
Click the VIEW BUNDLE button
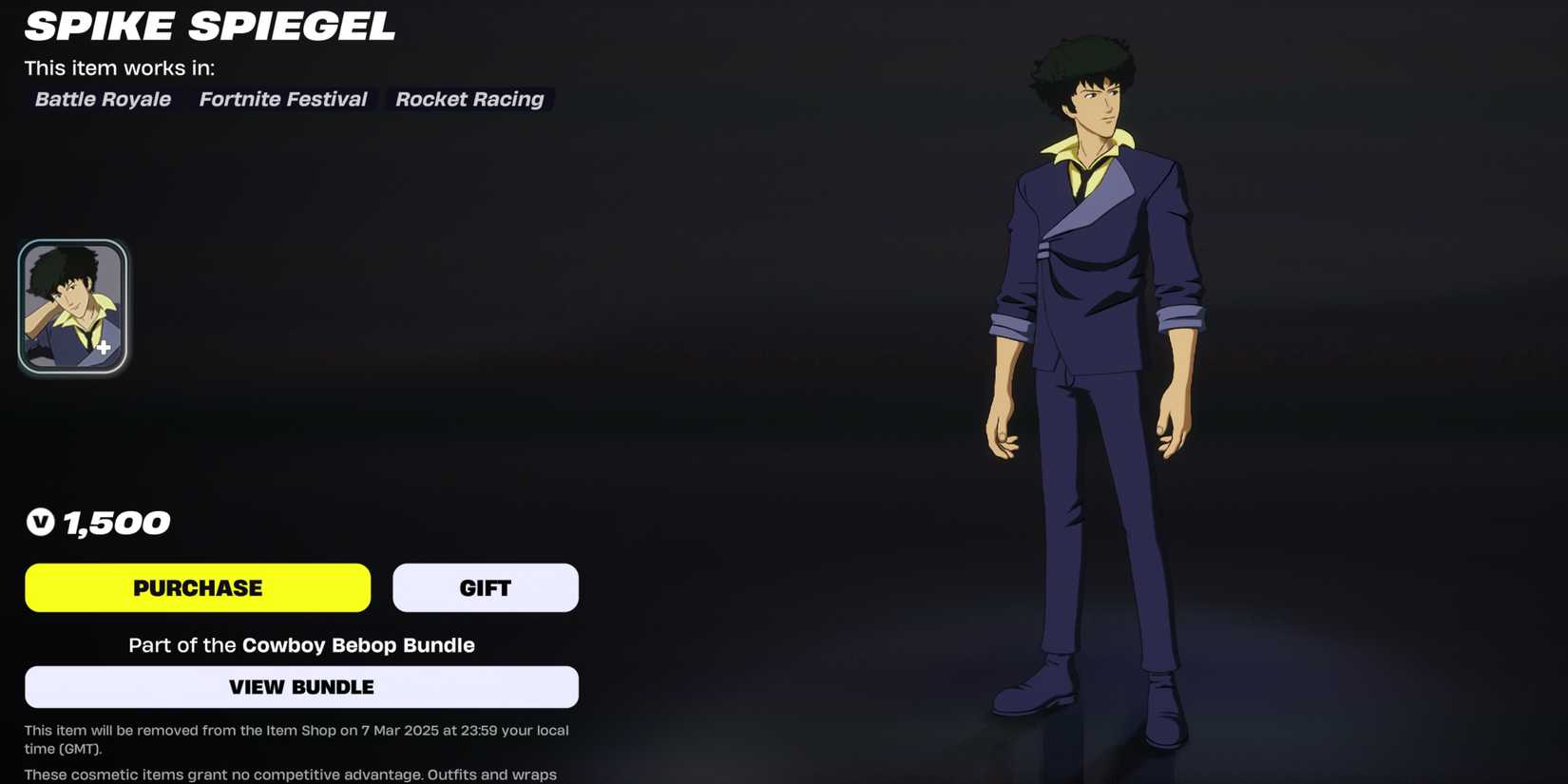(x=301, y=686)
